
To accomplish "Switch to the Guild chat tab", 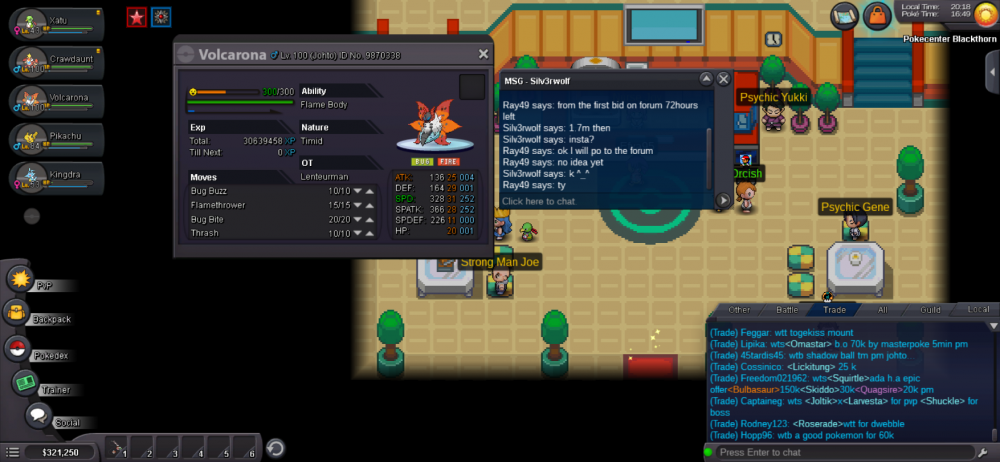I will [930, 310].
